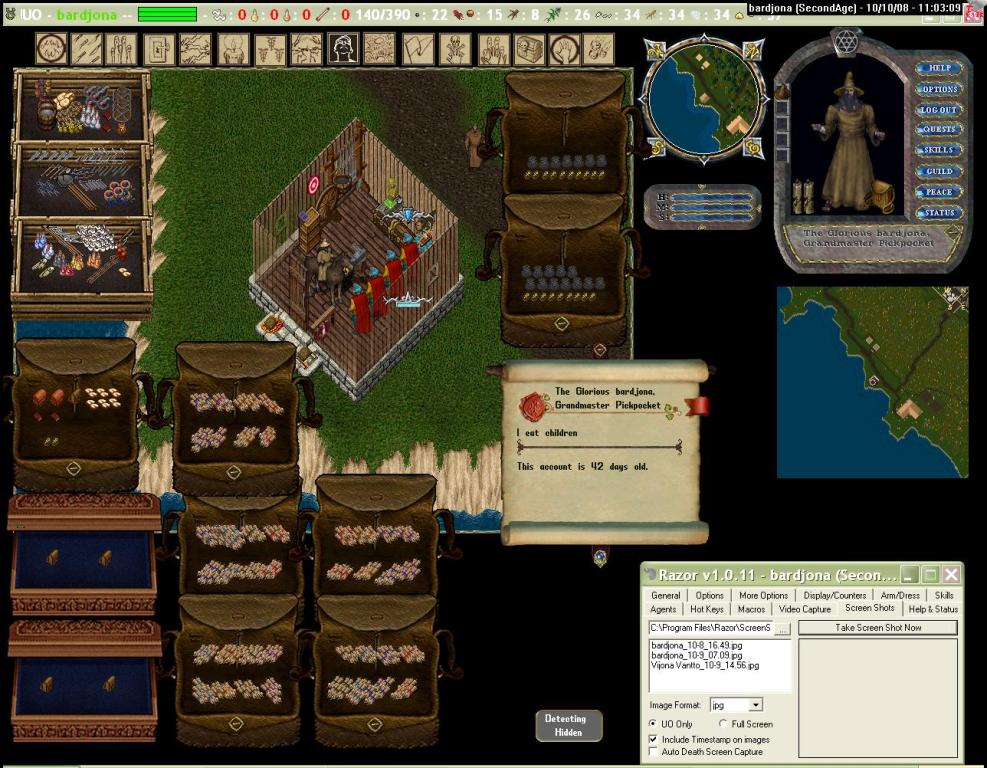Open the Options from the paperdoll
The image size is (987, 768).
[939, 89]
